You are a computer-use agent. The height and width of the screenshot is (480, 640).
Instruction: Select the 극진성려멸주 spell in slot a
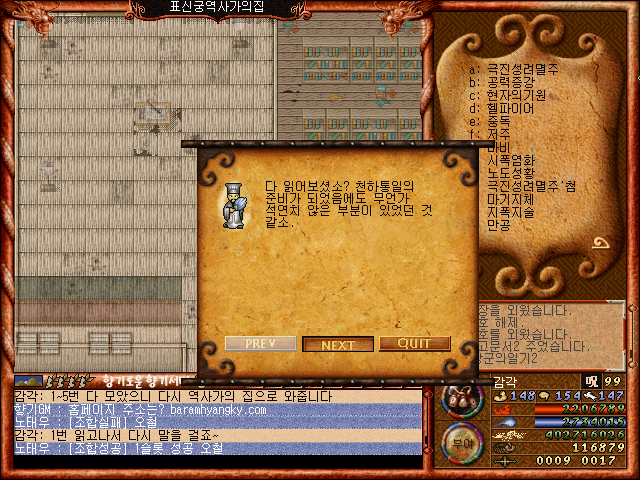pyautogui.click(x=523, y=68)
